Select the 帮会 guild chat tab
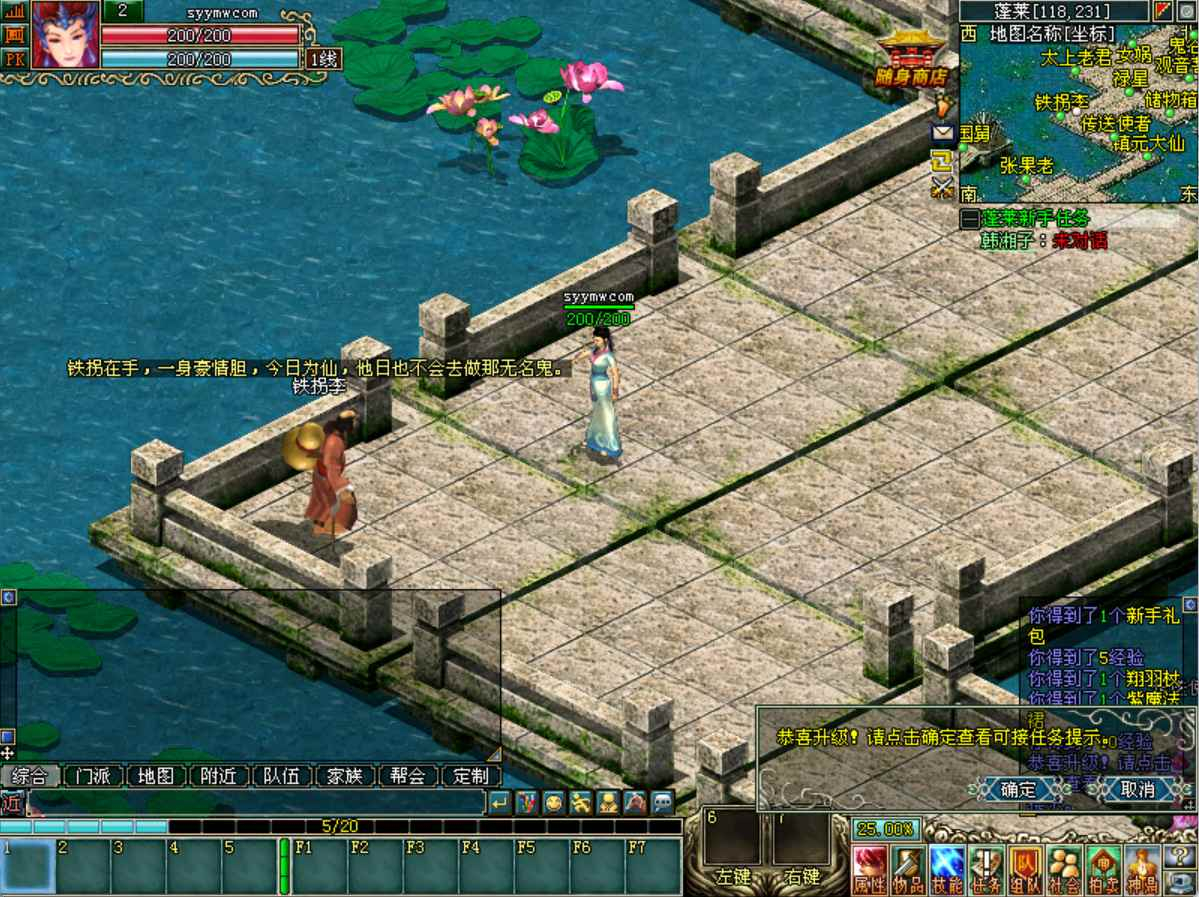 [408, 776]
